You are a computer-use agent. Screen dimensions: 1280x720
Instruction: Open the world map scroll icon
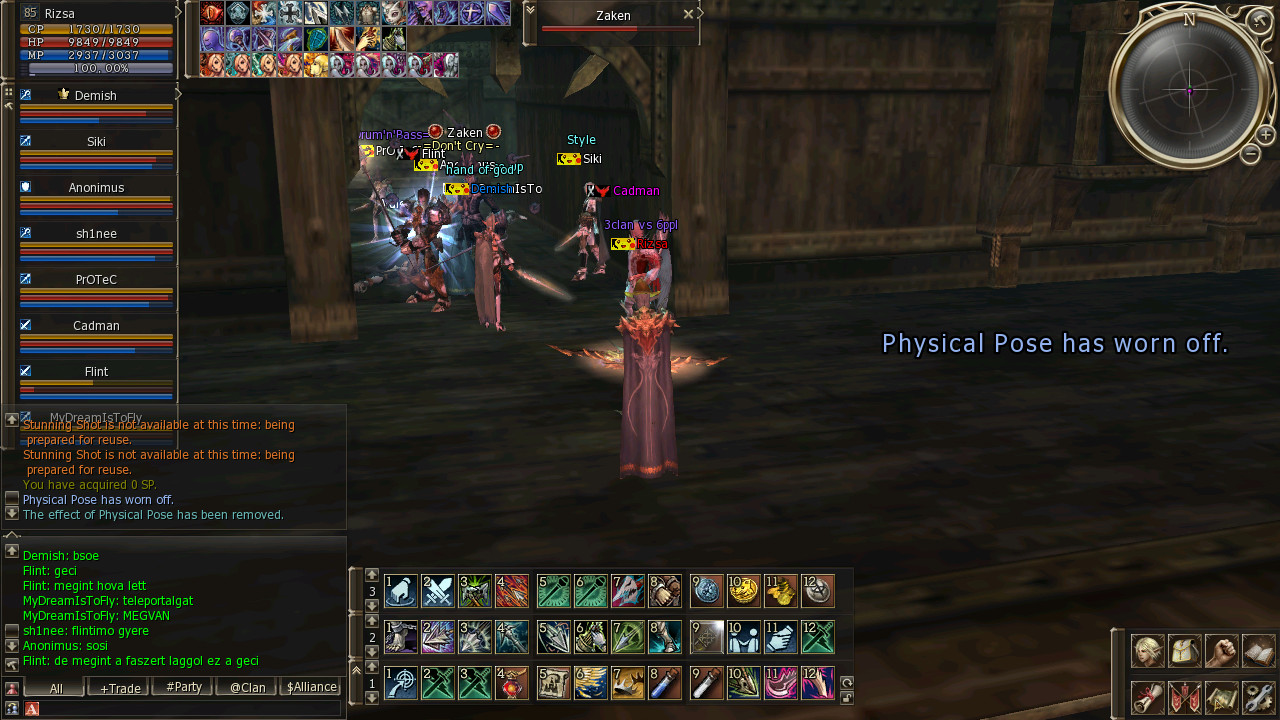(x=1222, y=697)
